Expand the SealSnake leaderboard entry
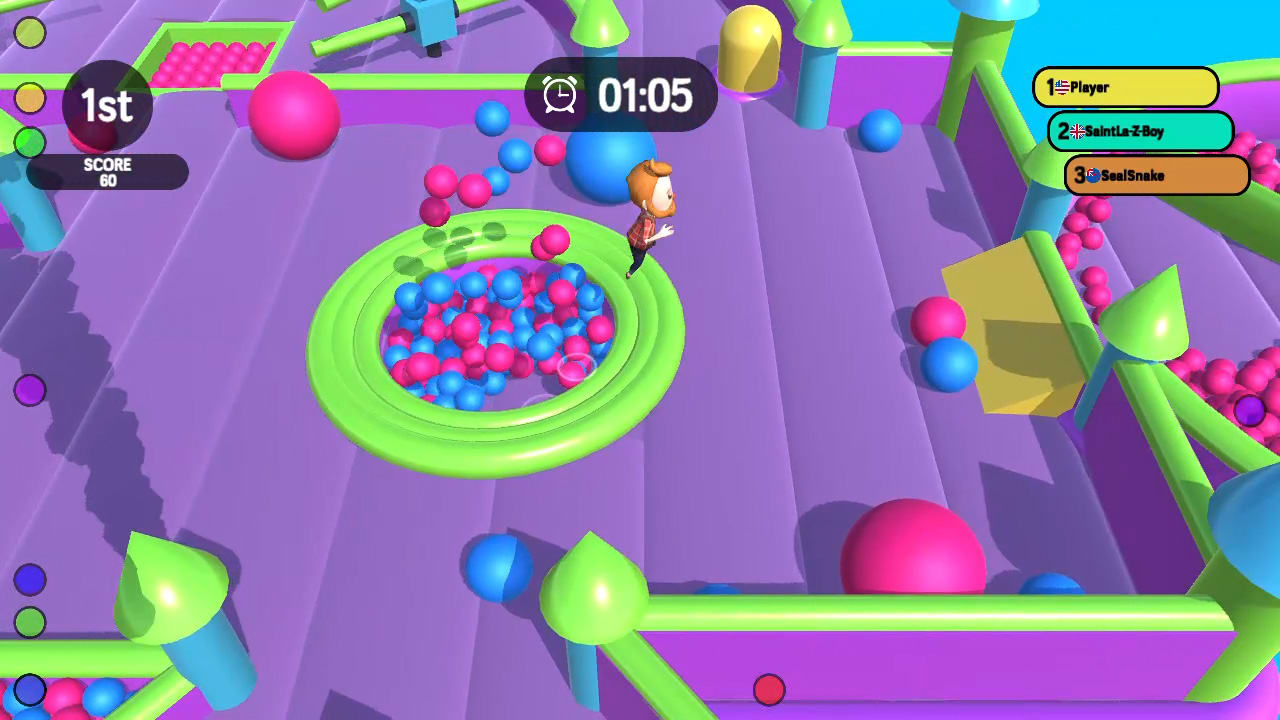Screen dimensions: 1280x720 pos(1155,175)
